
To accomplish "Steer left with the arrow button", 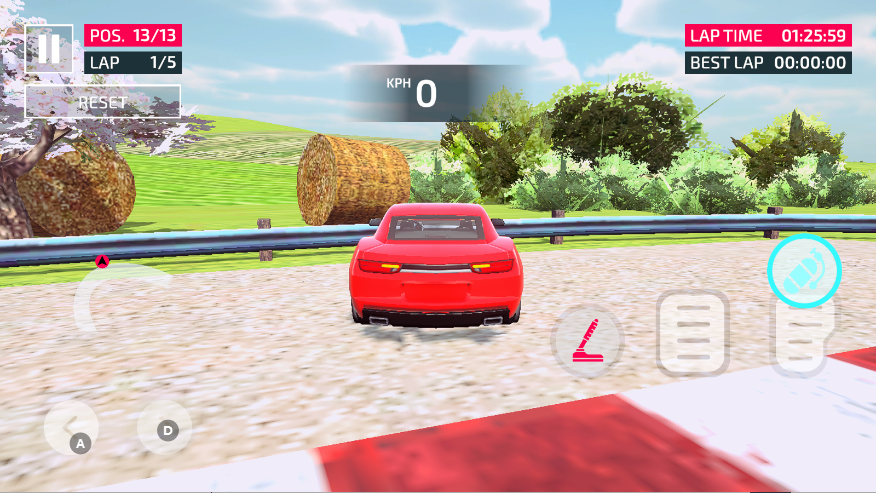I will pyautogui.click(x=70, y=430).
